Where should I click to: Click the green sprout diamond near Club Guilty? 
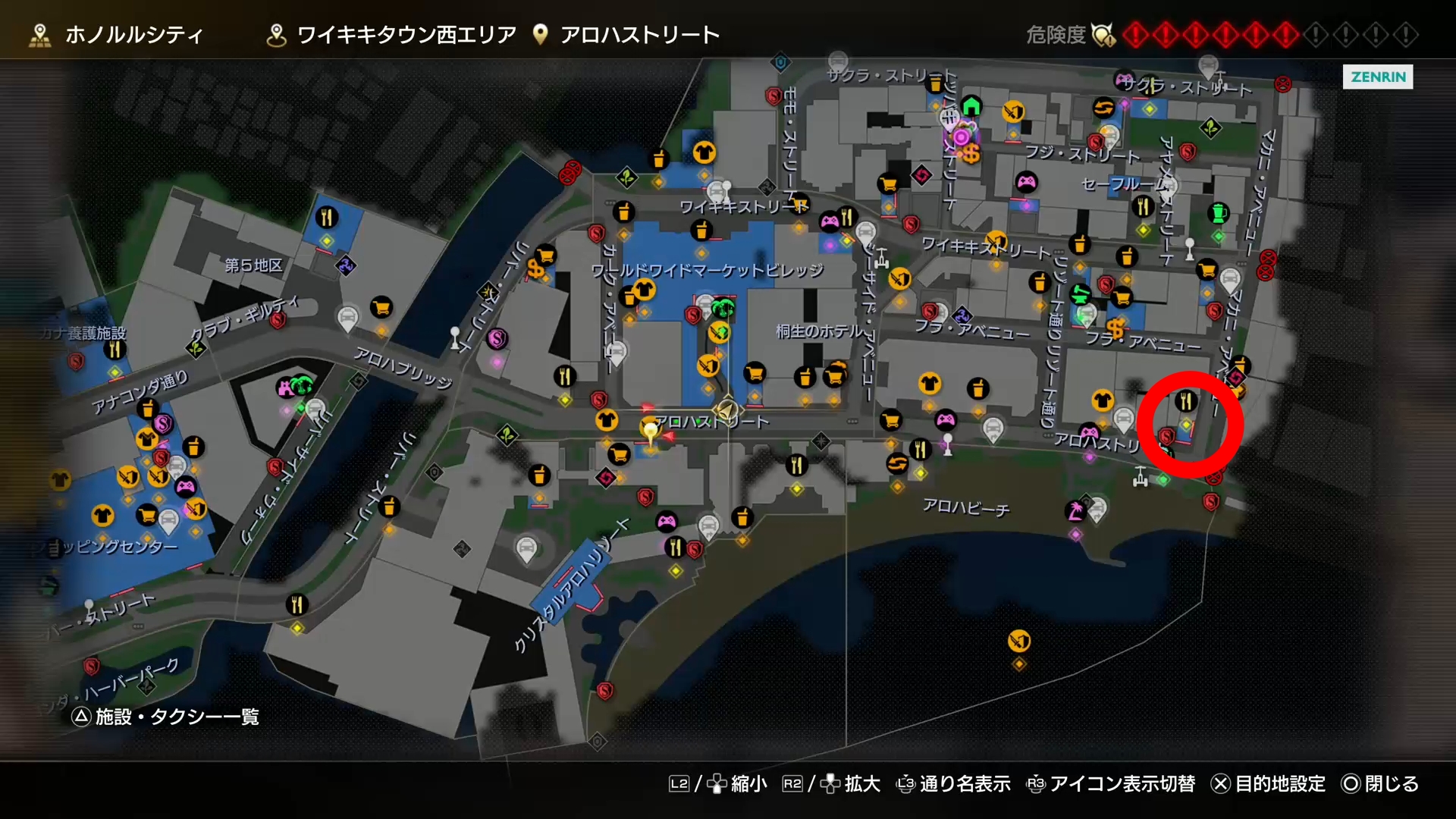(x=196, y=349)
